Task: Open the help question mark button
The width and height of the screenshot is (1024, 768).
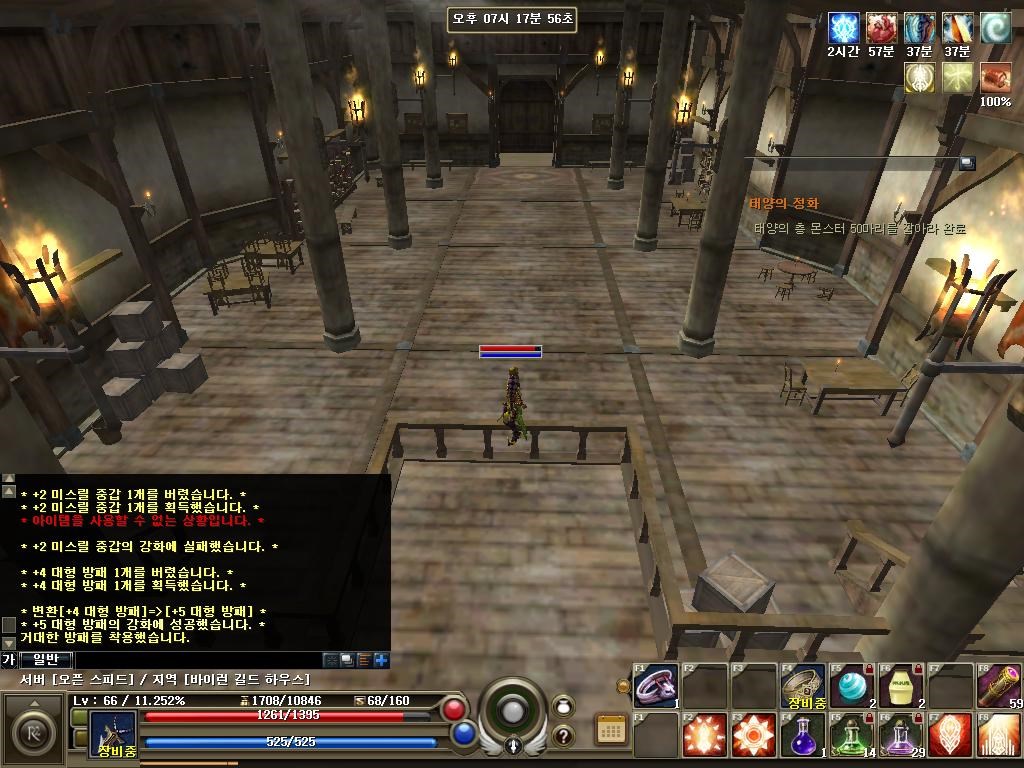Action: coord(563,736)
